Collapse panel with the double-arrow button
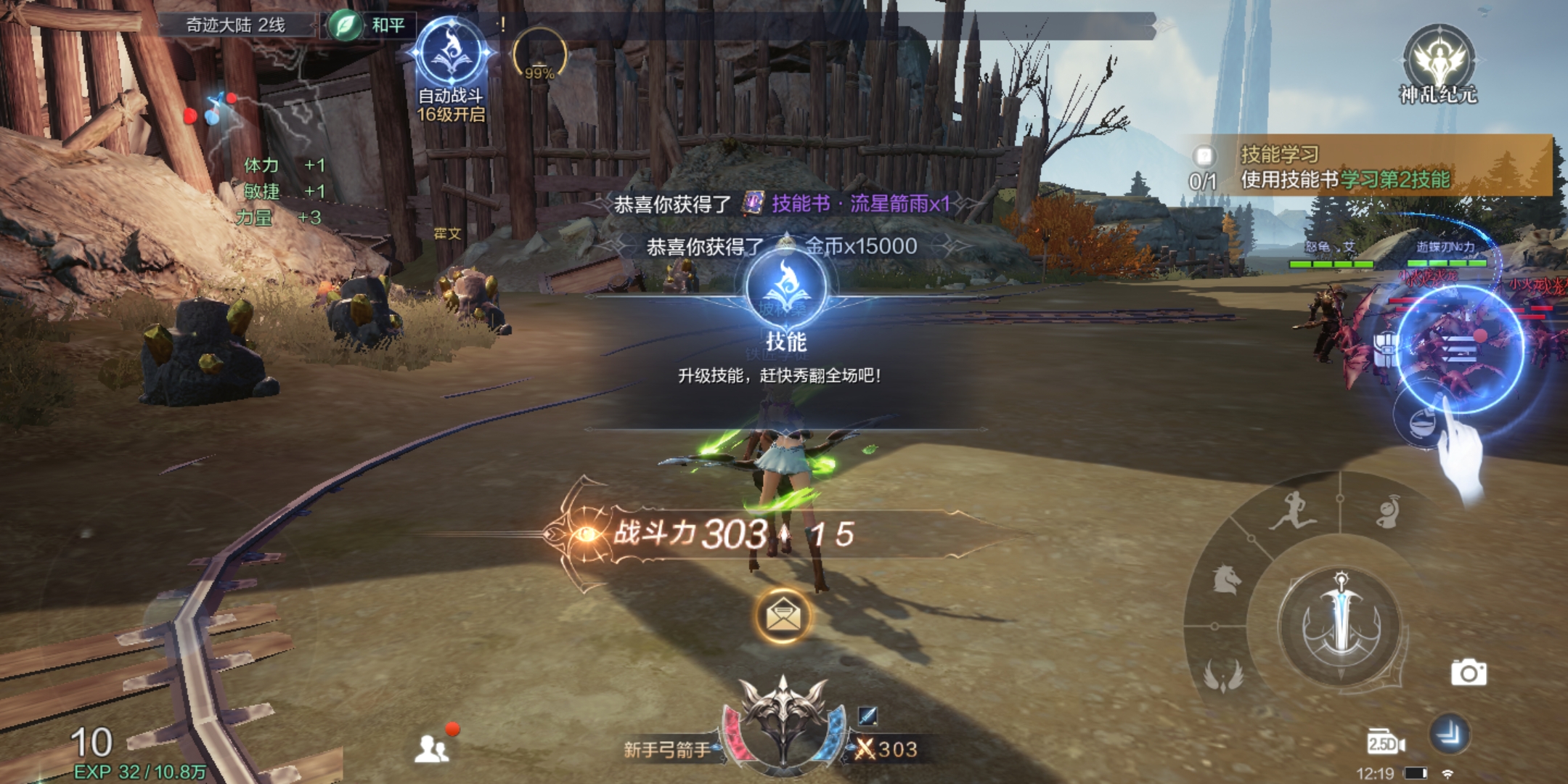The width and height of the screenshot is (1568, 784). [x=1449, y=735]
